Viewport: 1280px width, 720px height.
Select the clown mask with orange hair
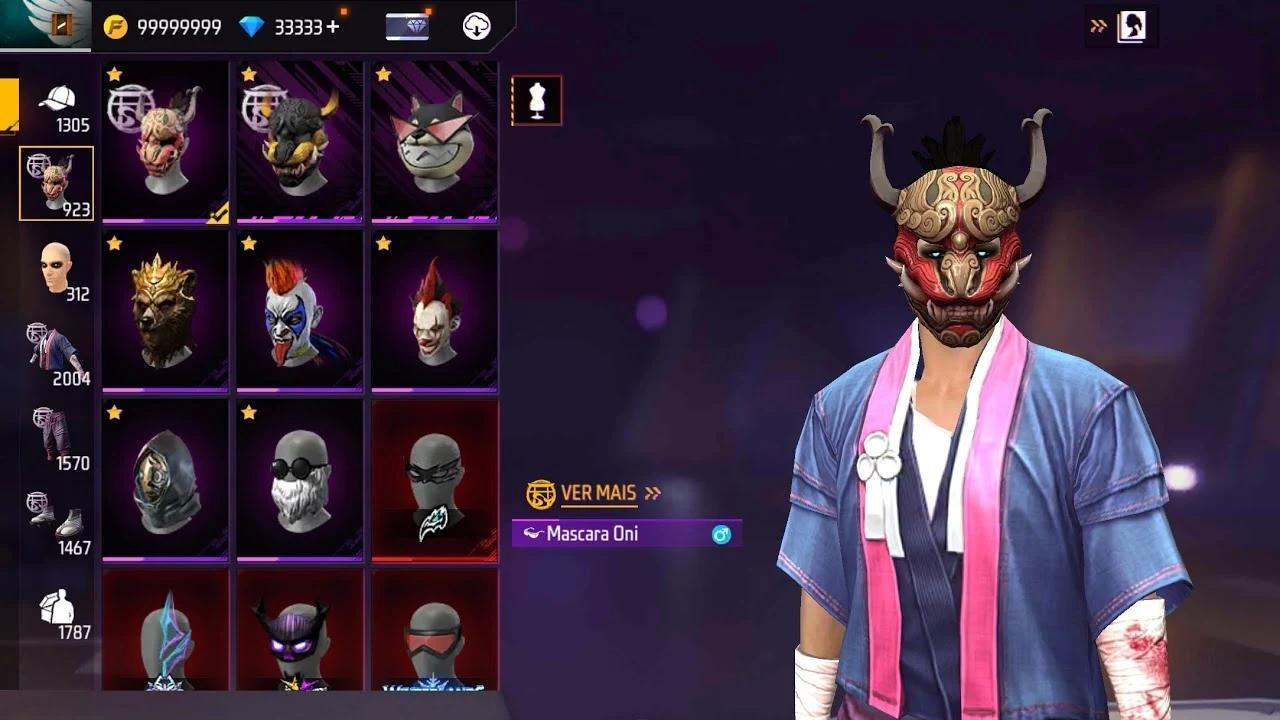click(x=299, y=310)
